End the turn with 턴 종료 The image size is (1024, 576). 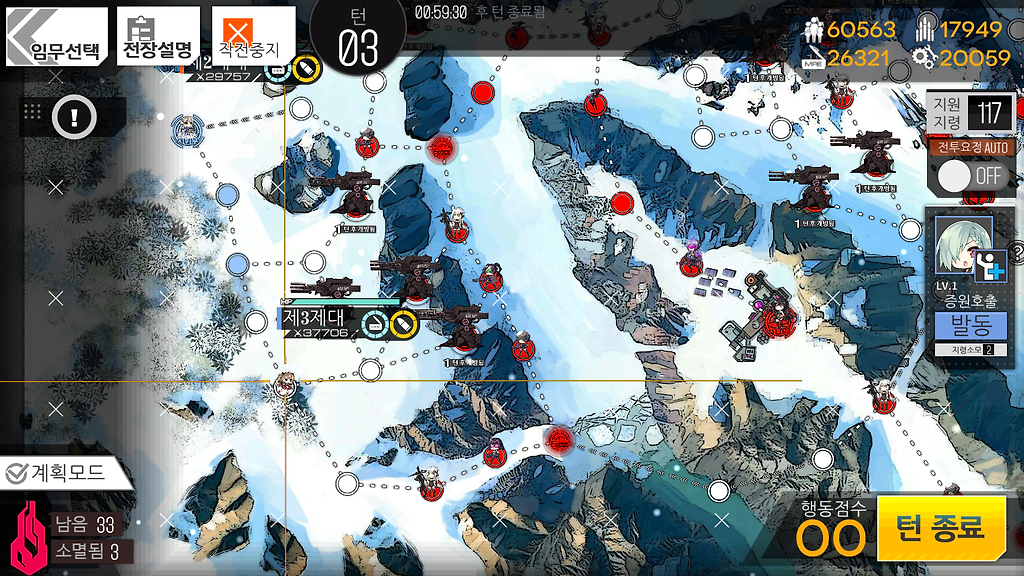[x=939, y=527]
